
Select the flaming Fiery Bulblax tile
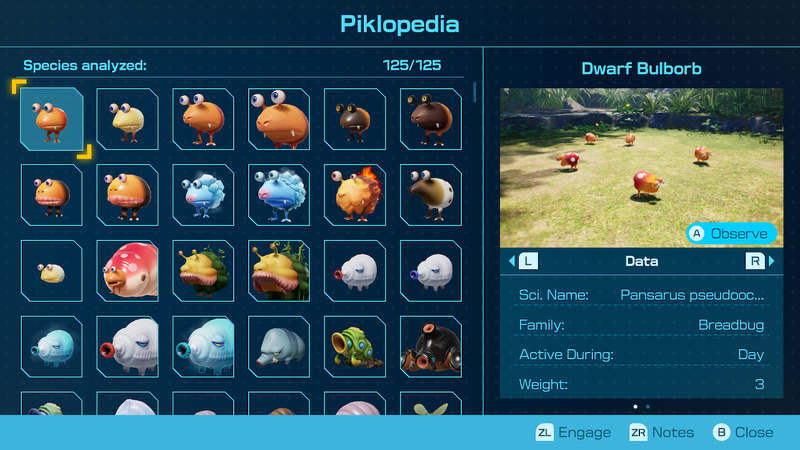point(355,195)
